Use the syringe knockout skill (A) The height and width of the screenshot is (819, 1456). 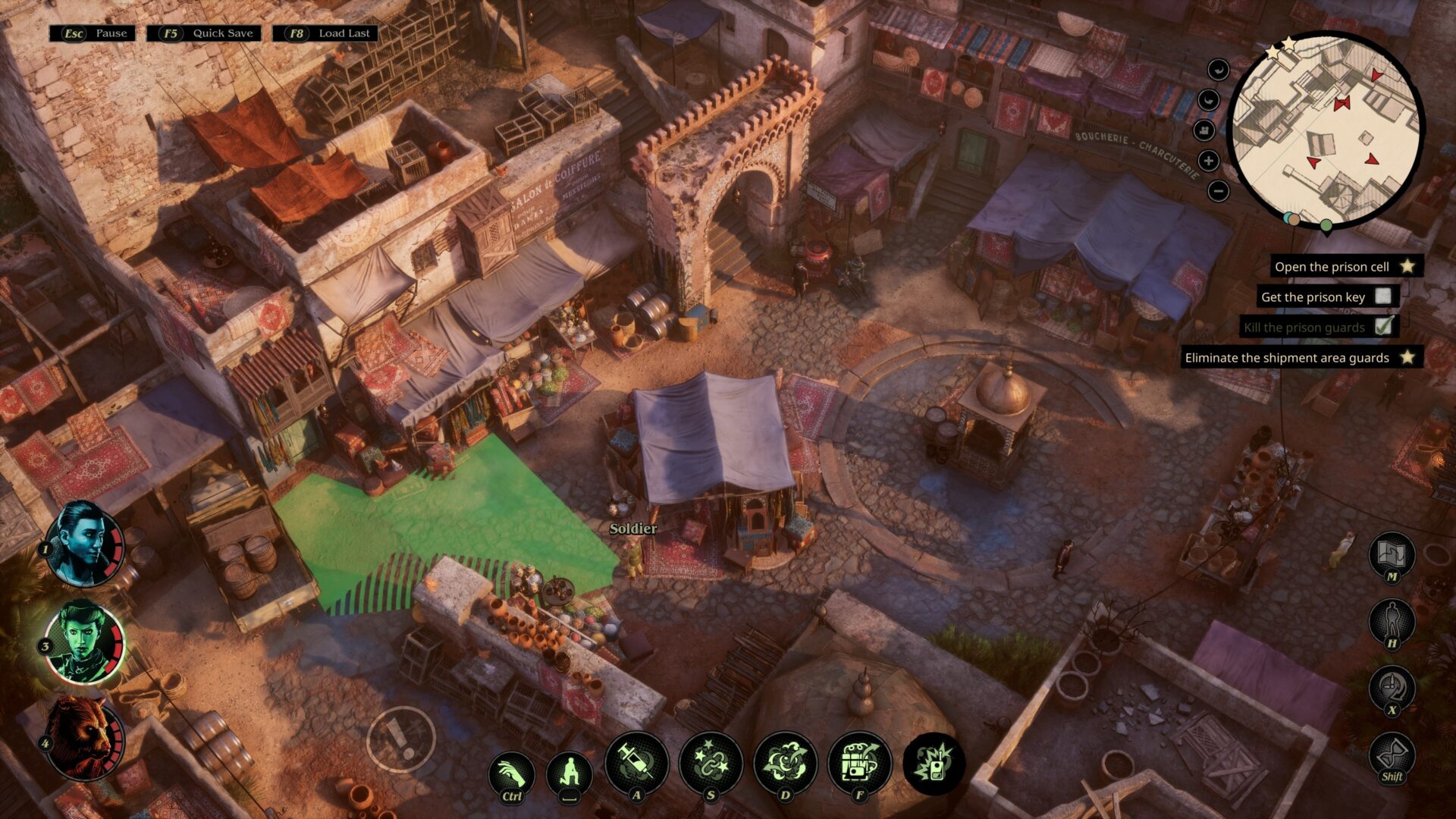637,761
